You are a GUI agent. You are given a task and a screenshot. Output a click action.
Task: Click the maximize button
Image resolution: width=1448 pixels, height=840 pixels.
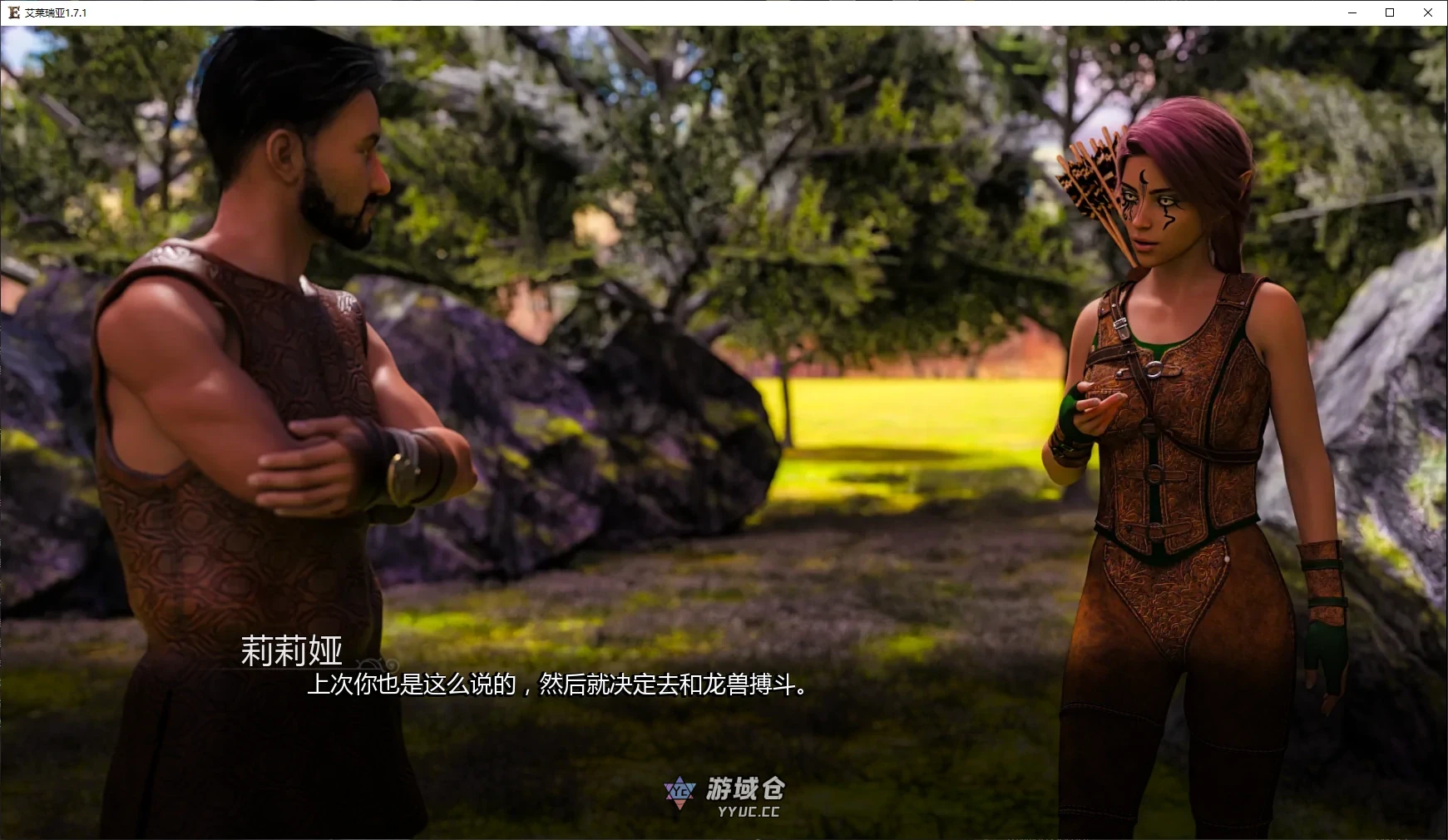pos(1388,12)
